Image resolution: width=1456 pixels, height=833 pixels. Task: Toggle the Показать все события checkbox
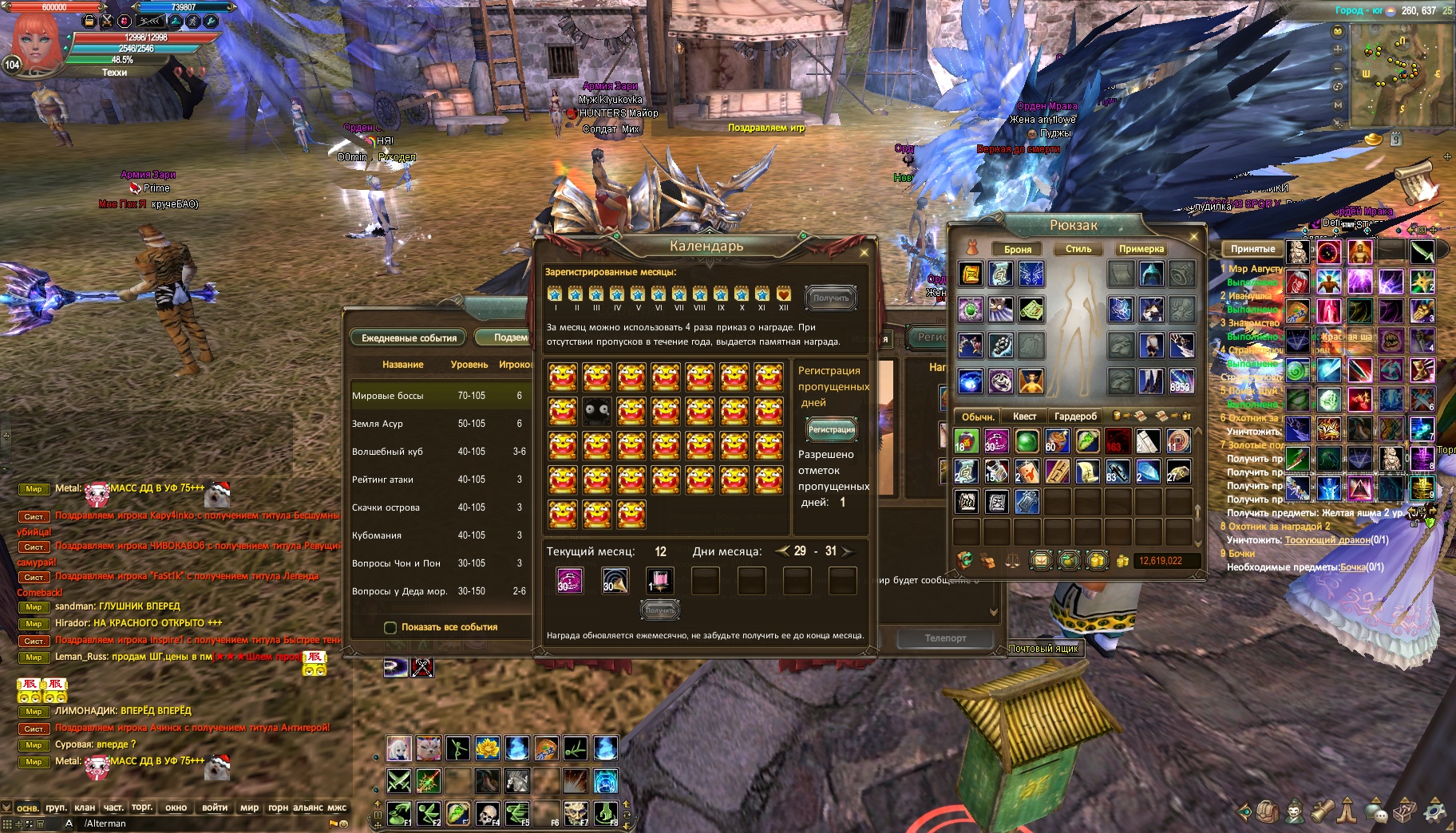click(390, 627)
